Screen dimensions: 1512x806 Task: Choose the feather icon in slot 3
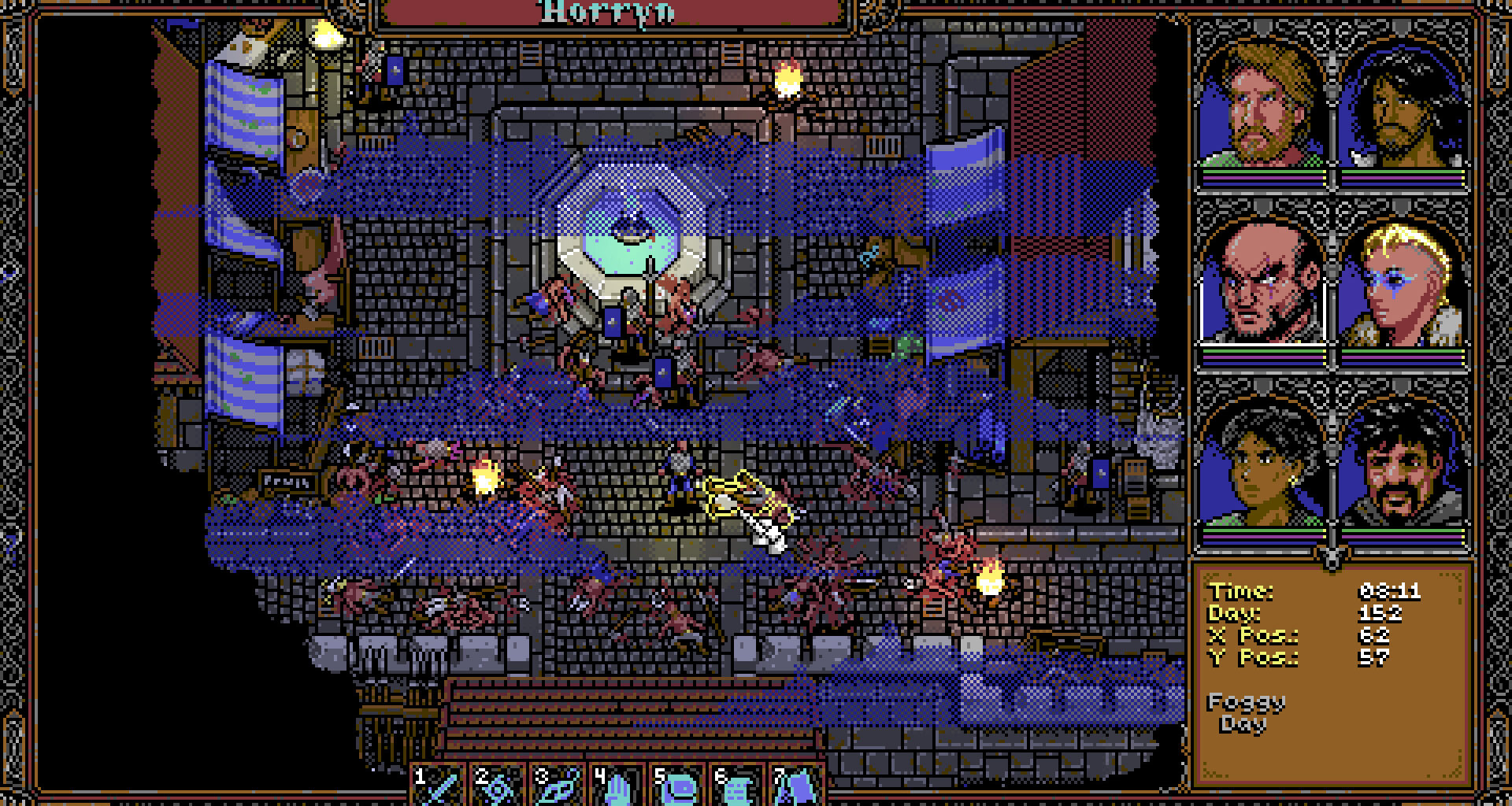coord(558,786)
